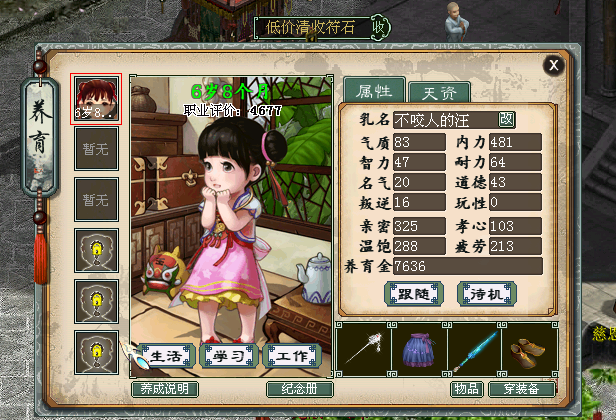Open the 生活 activities

click(166, 356)
